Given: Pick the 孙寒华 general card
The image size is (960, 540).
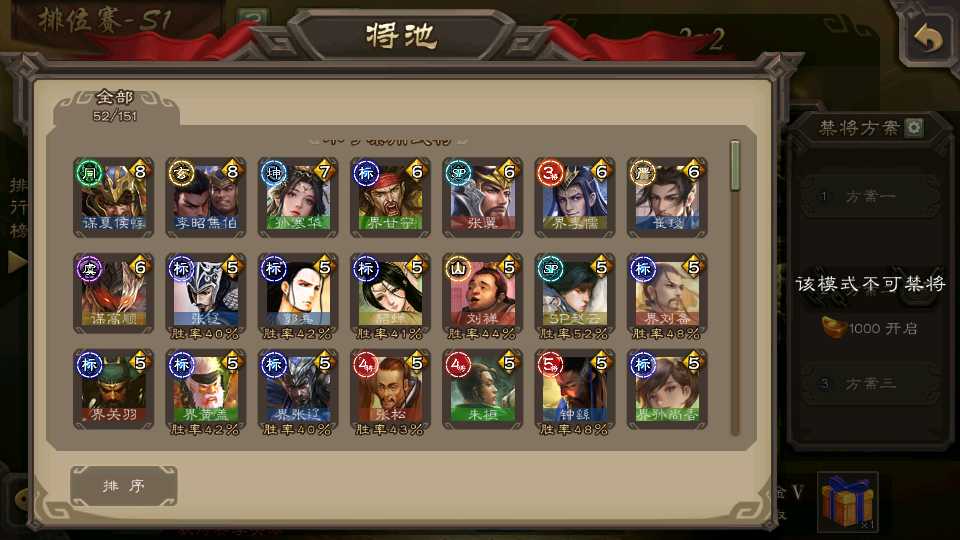Looking at the screenshot, I should coord(298,196).
